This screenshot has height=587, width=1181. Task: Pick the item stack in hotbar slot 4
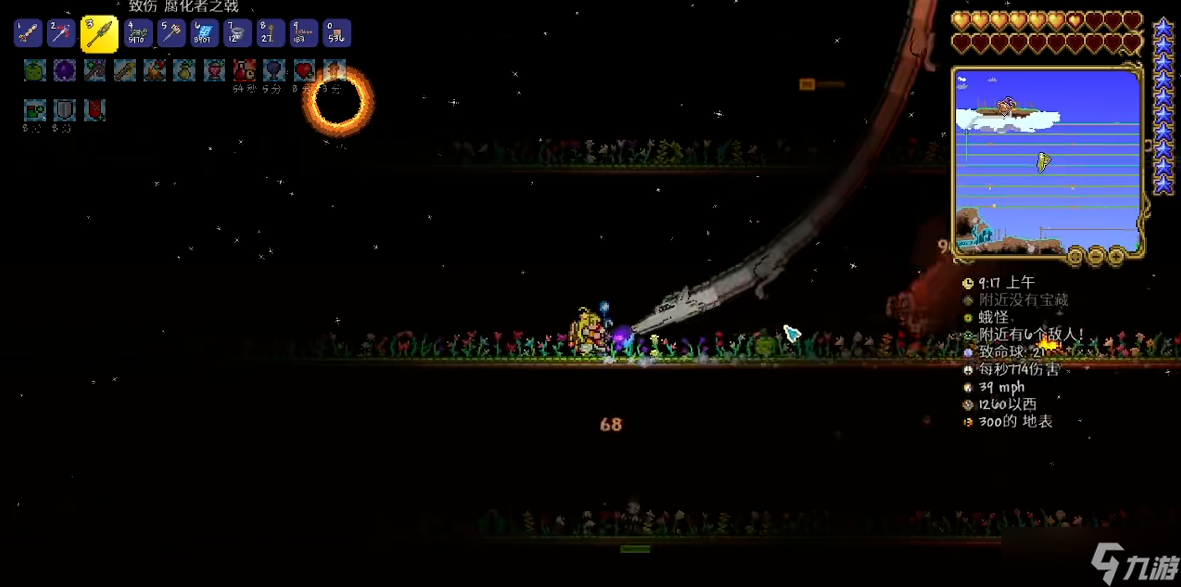coord(138,34)
